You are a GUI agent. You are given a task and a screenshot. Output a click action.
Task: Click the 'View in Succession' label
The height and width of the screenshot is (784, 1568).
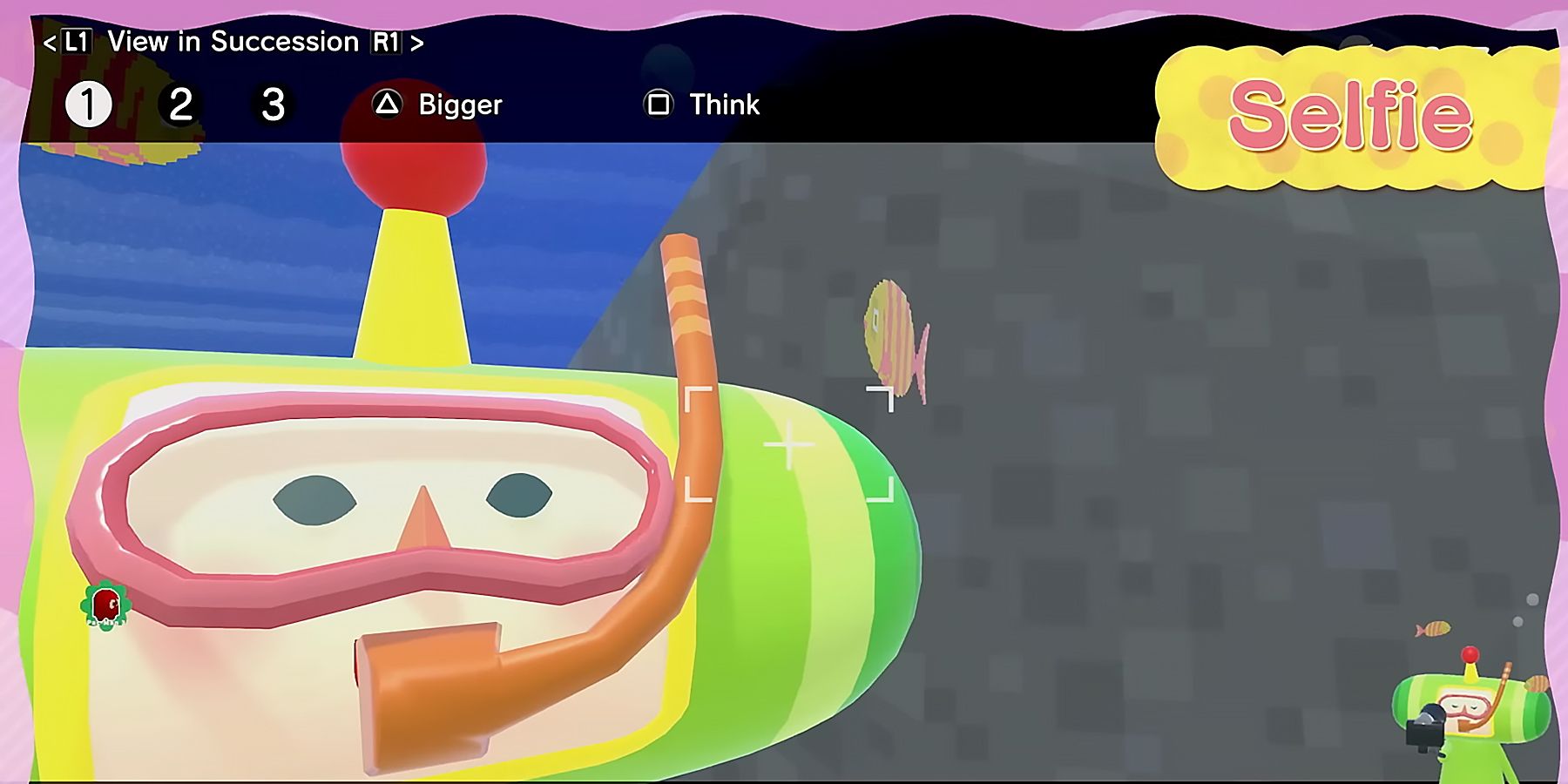(x=235, y=40)
